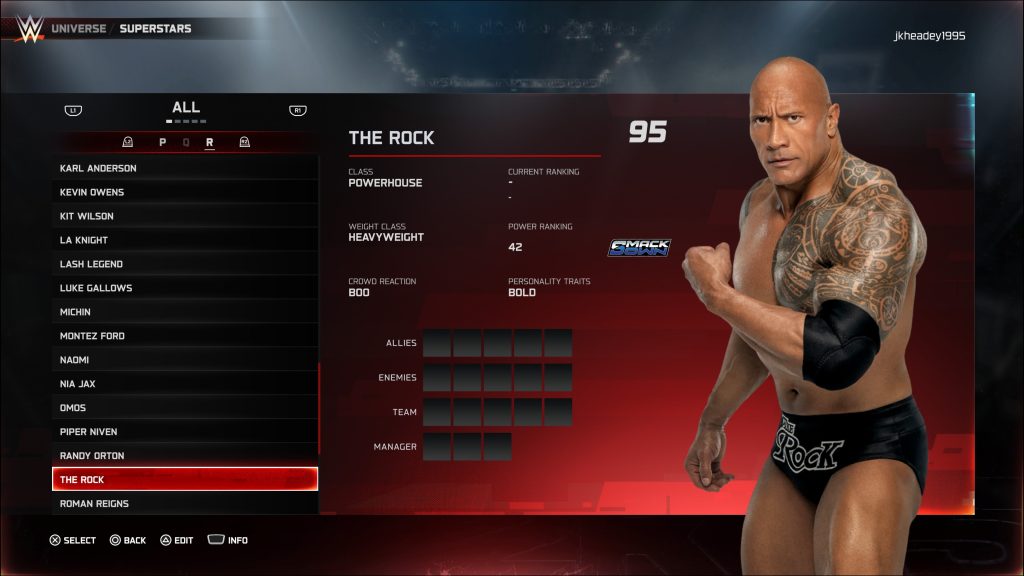Choose Kevin Owens in the roster list

(185, 192)
